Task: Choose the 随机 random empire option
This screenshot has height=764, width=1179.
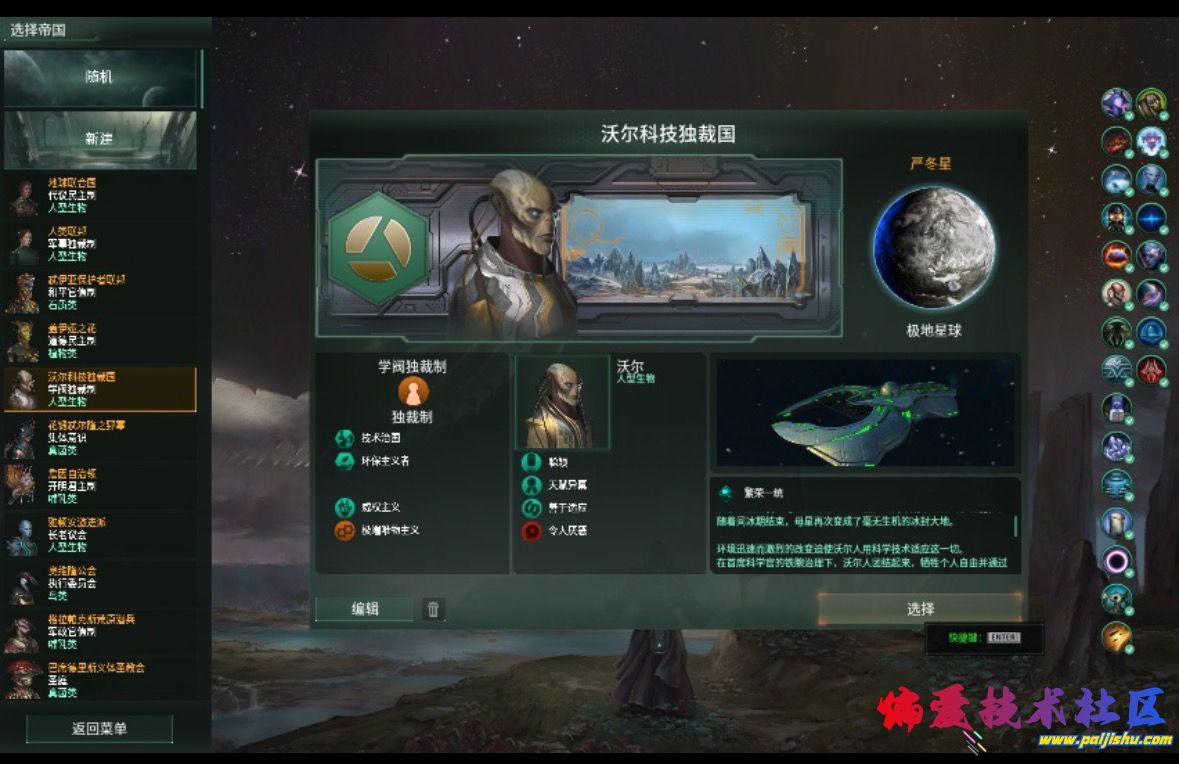Action: (x=100, y=78)
